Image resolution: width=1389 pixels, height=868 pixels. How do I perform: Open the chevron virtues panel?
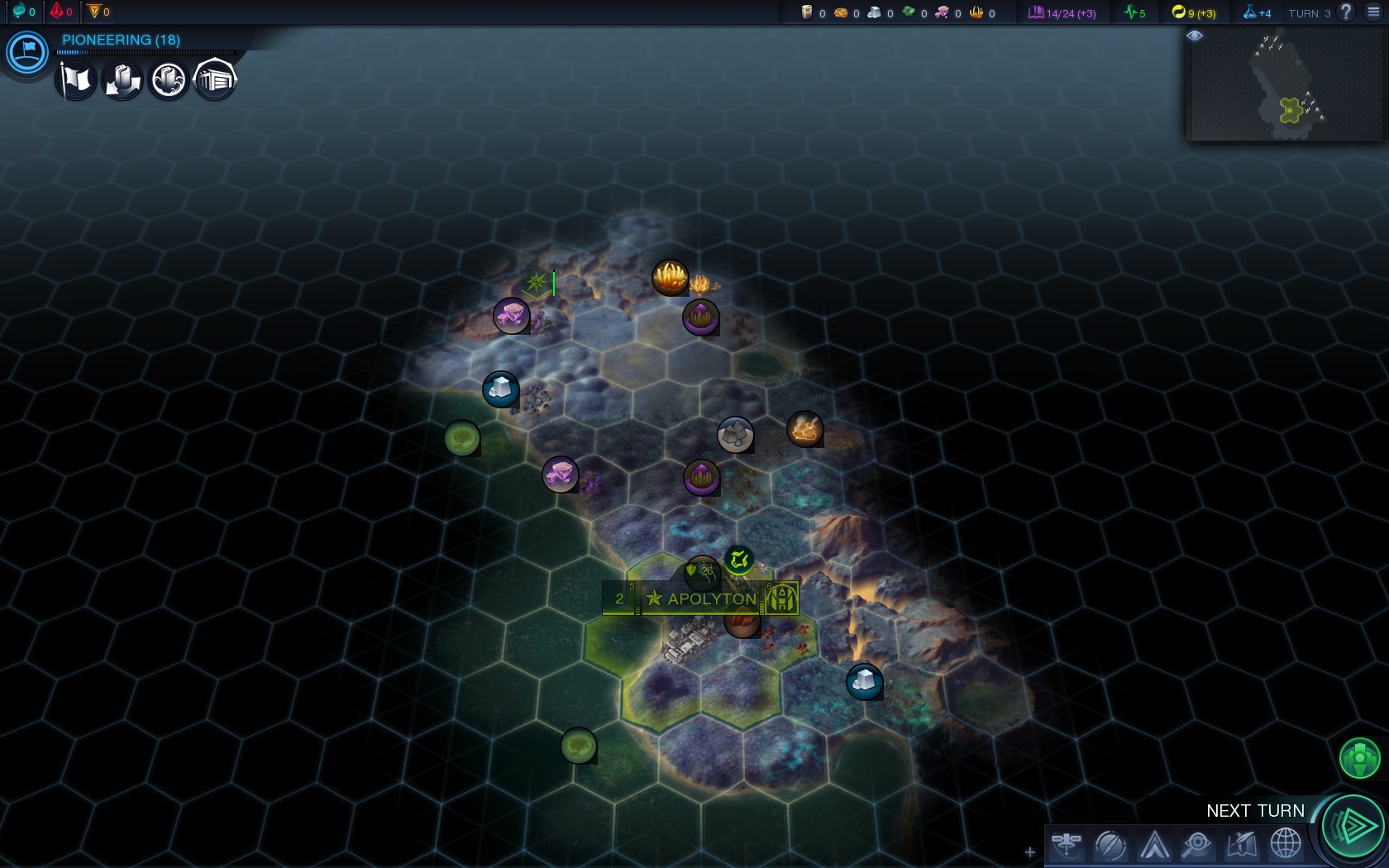coord(1154,845)
